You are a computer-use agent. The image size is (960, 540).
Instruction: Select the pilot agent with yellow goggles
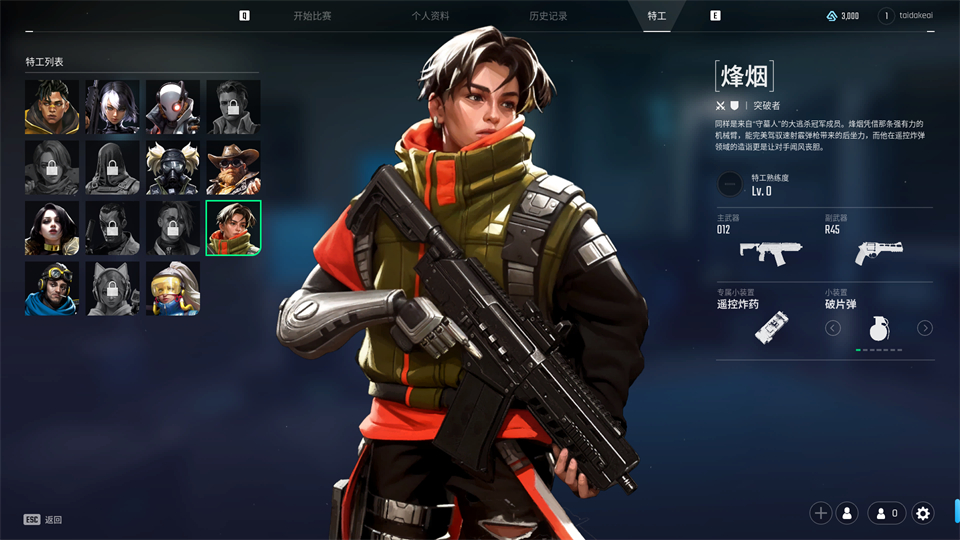tap(51, 289)
